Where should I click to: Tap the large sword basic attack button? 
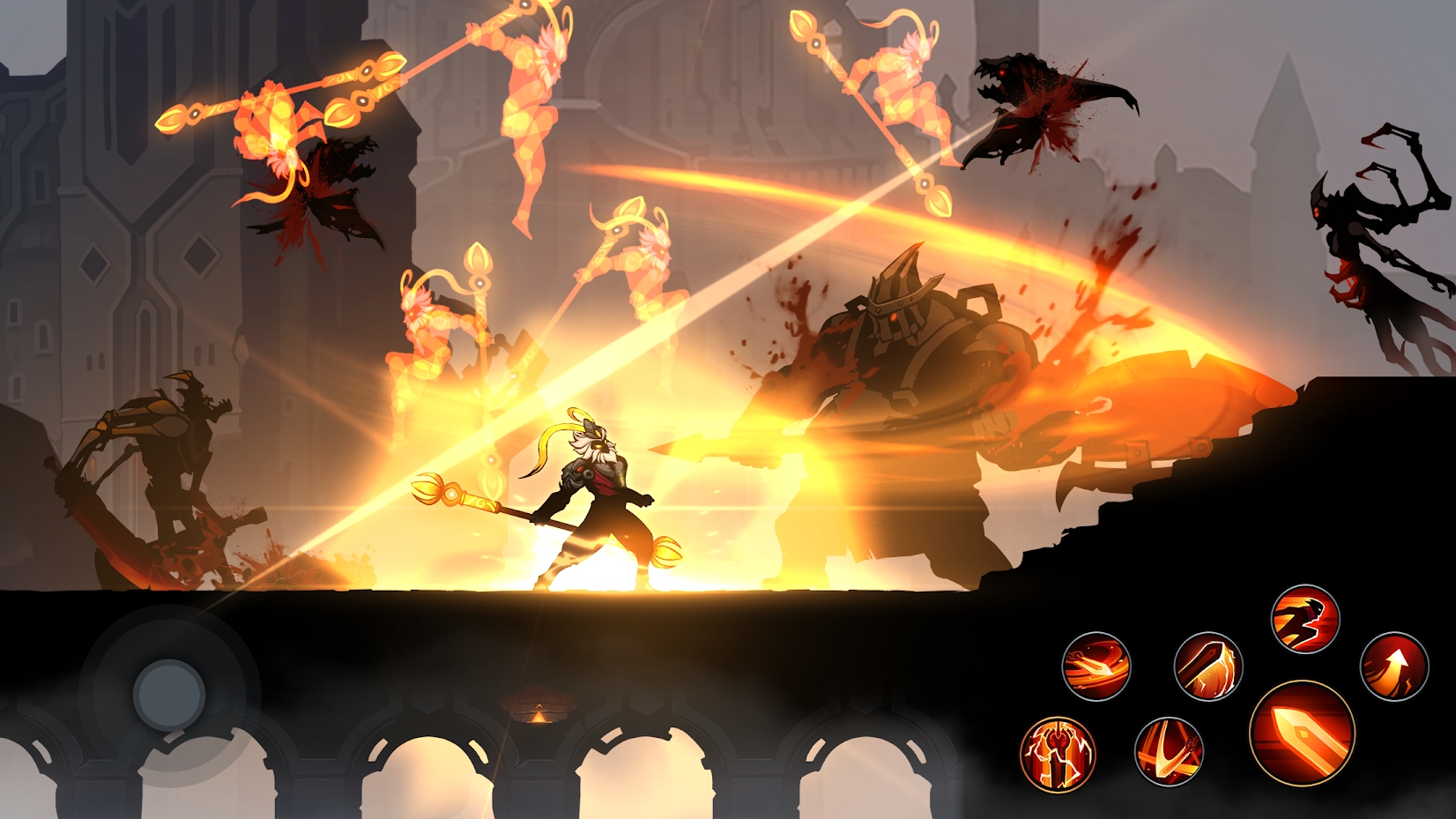coord(1302,733)
